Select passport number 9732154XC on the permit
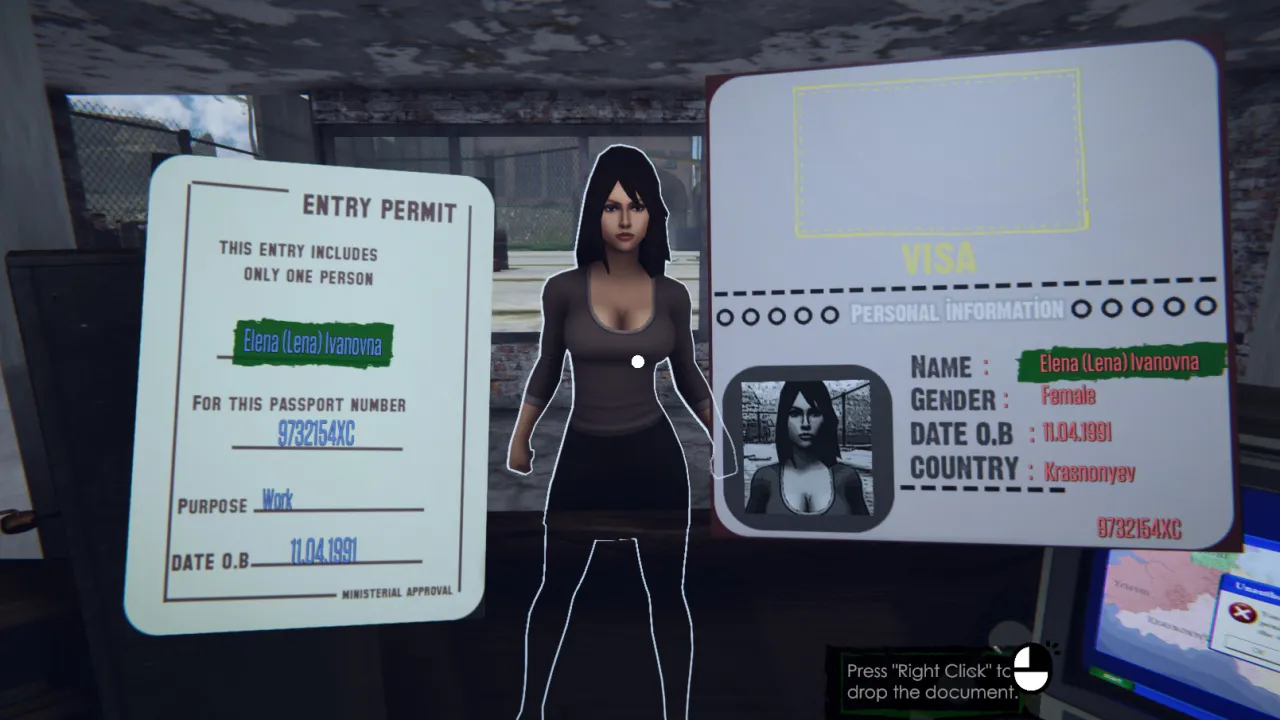The image size is (1280, 720). [317, 434]
